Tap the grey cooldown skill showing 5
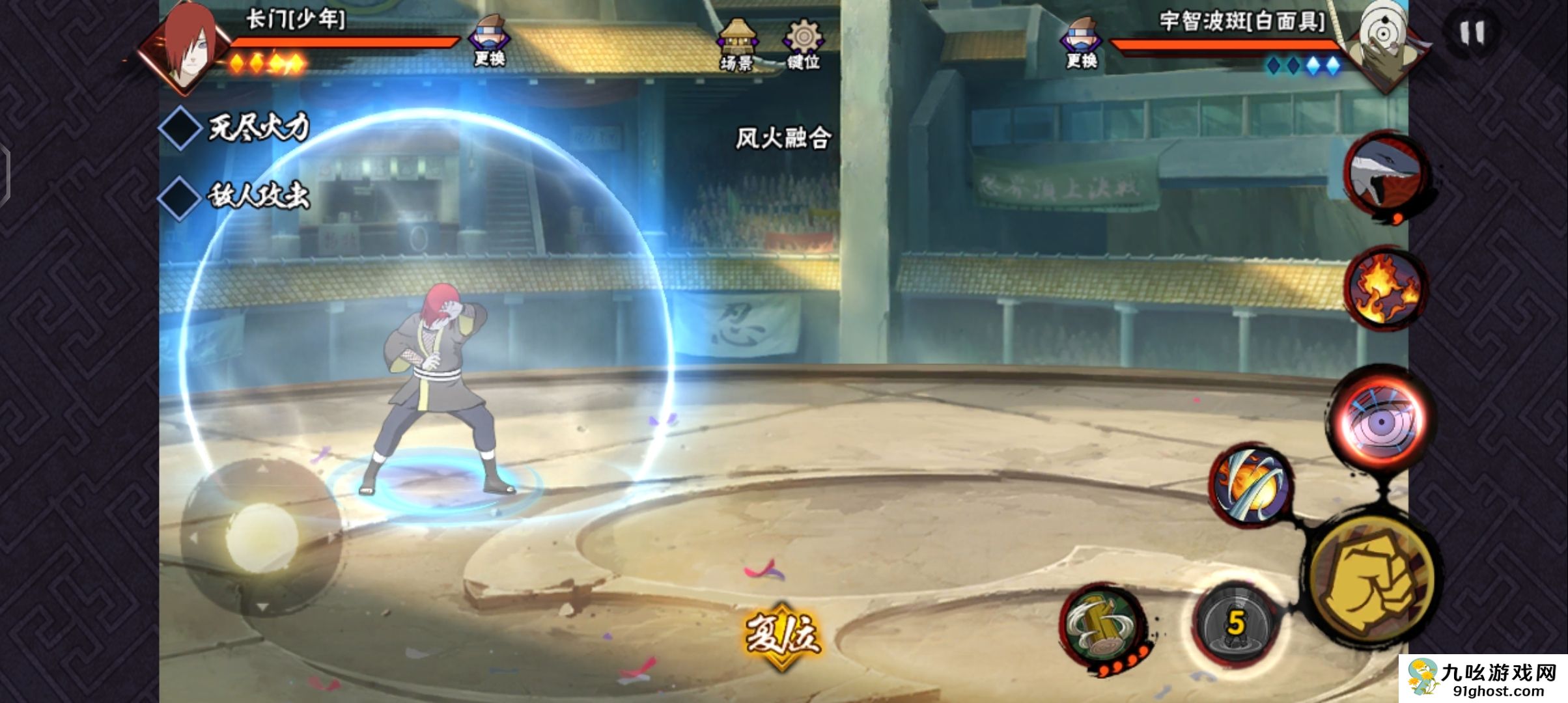Viewport: 1568px width, 703px height. coord(1234,624)
